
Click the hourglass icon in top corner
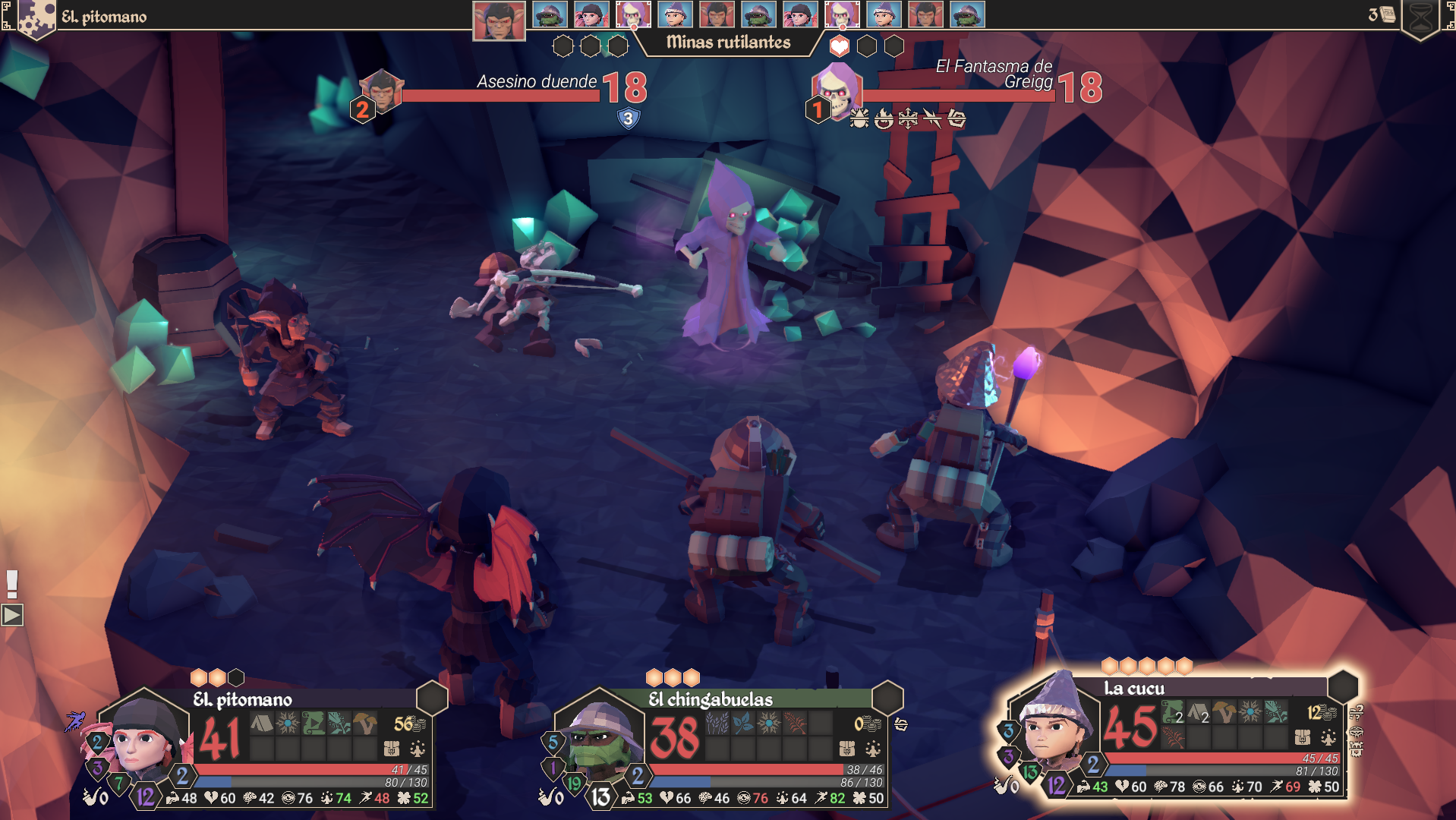[x=1420, y=17]
